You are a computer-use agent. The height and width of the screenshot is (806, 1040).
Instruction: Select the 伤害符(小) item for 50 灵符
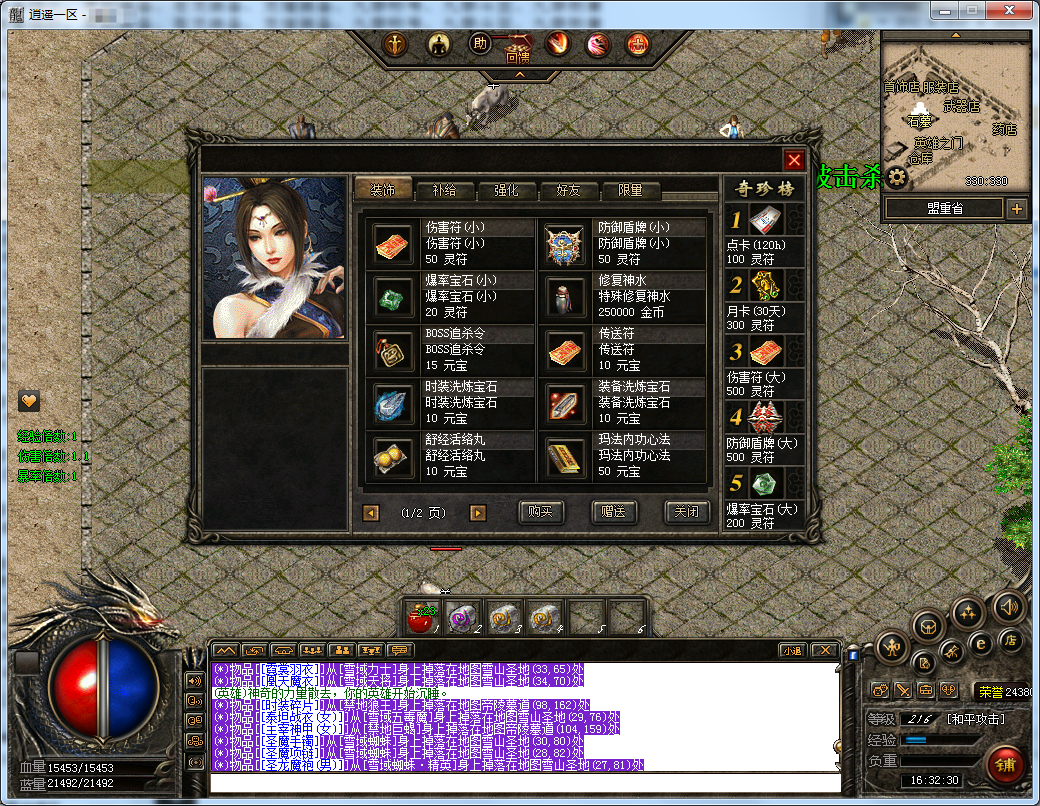pyautogui.click(x=451, y=243)
